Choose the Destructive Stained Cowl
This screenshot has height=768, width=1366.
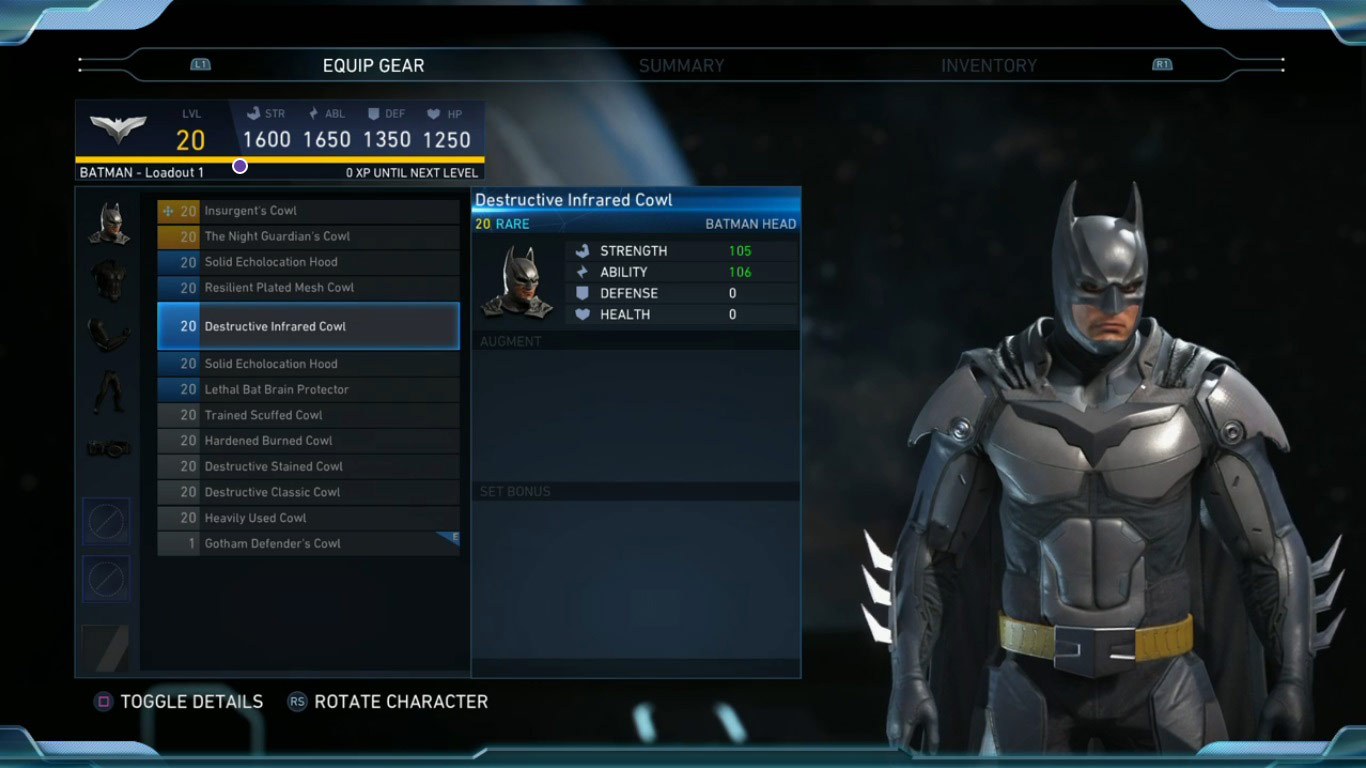point(308,467)
